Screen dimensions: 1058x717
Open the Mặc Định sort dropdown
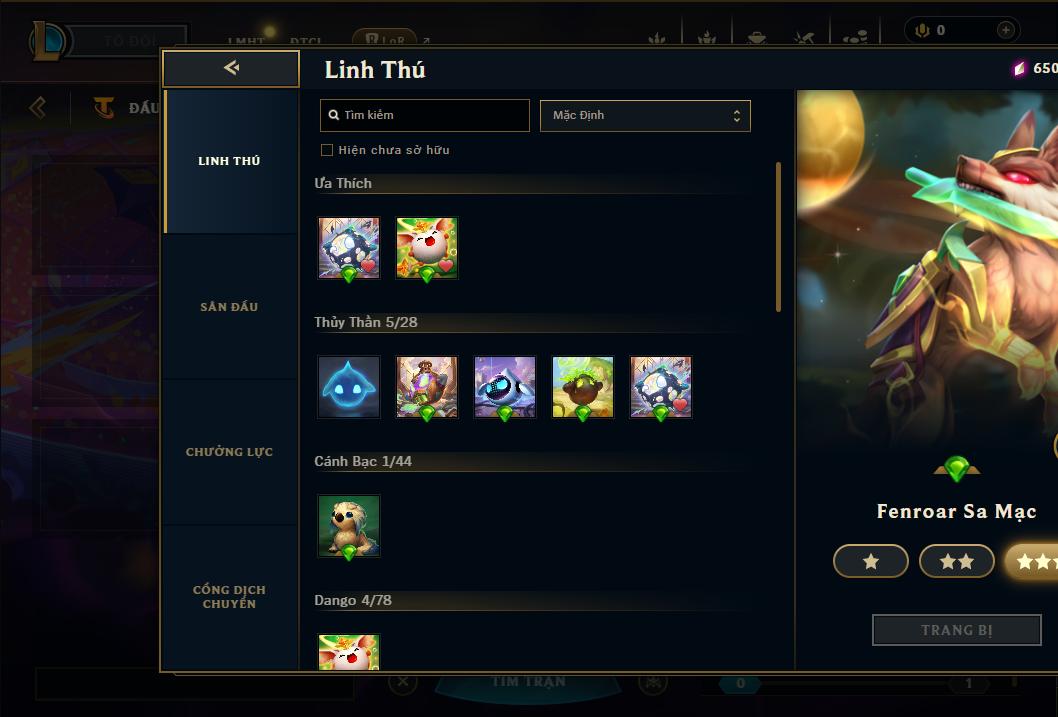tap(645, 115)
